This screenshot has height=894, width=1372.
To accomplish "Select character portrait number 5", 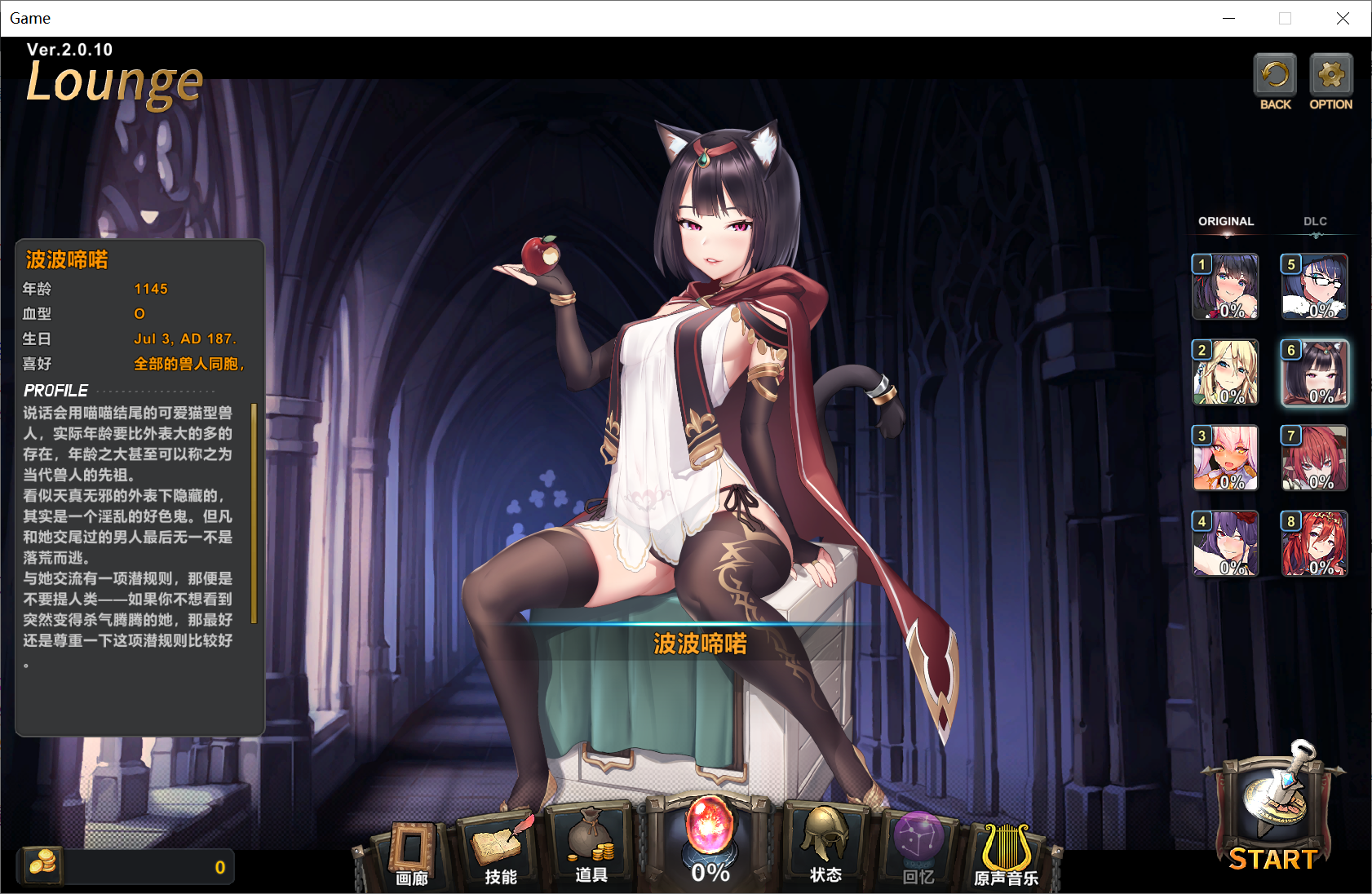I will (1314, 287).
